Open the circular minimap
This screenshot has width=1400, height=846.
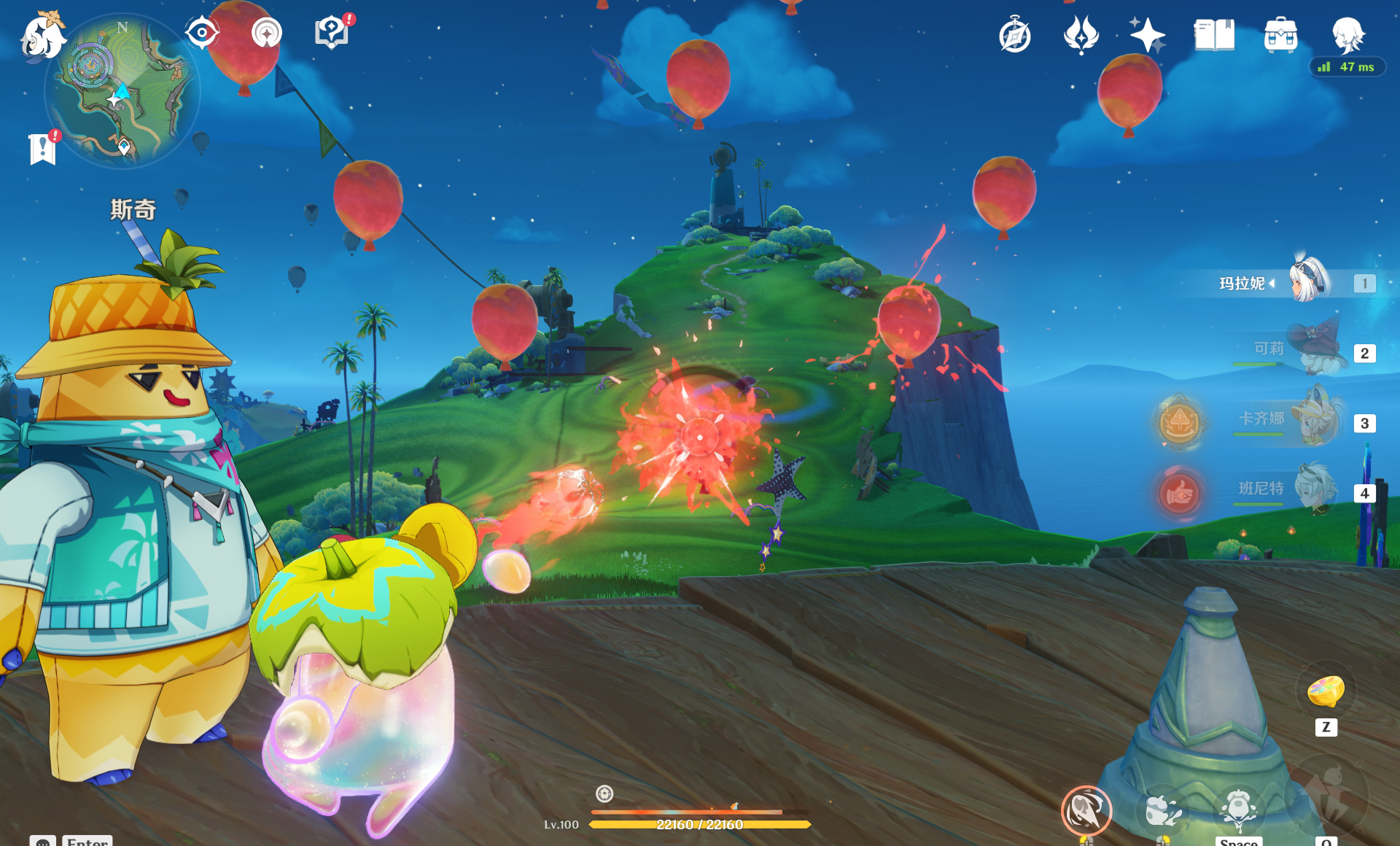(x=122, y=91)
